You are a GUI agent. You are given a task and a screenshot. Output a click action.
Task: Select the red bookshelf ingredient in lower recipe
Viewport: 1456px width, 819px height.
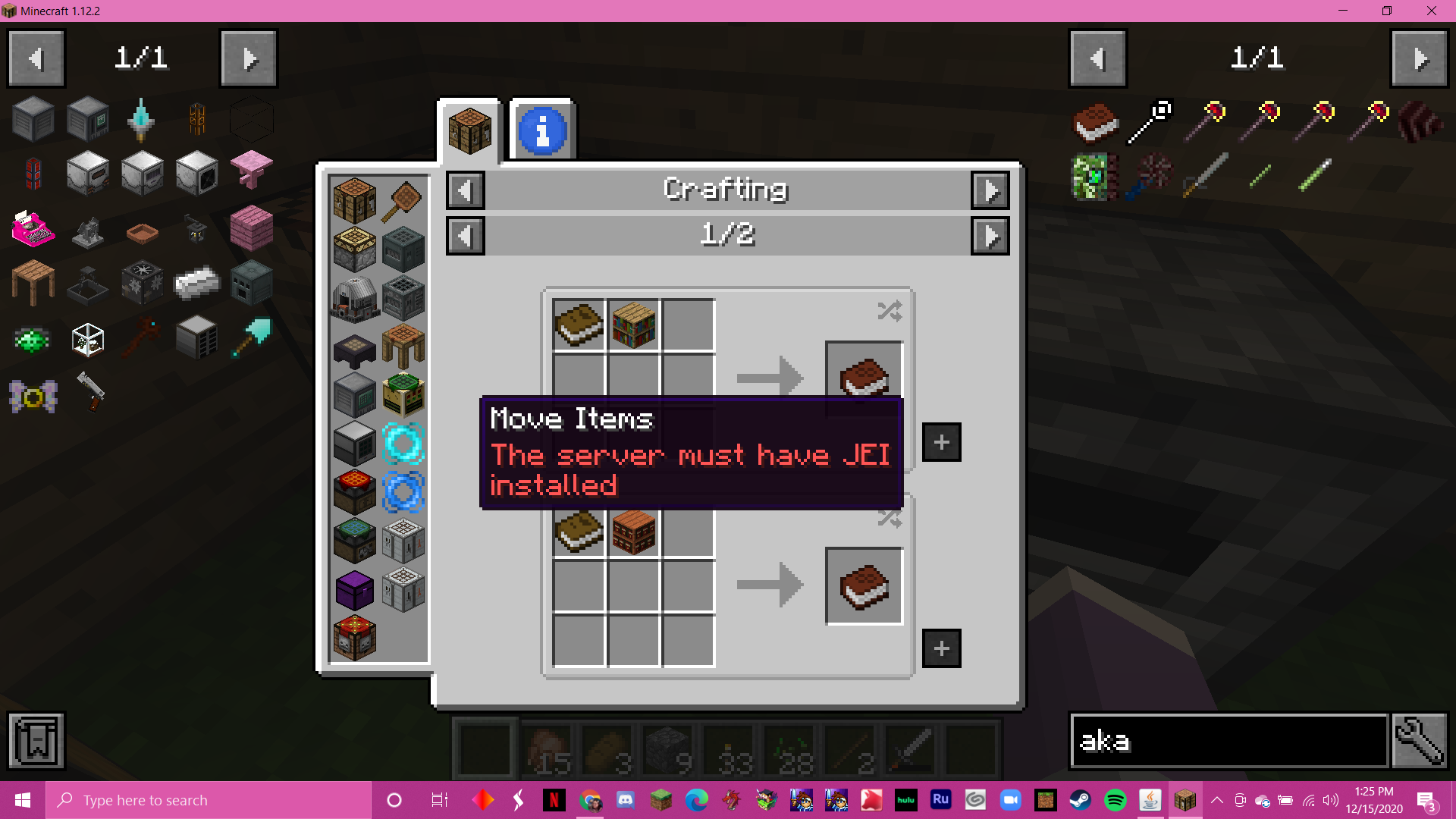click(x=634, y=532)
